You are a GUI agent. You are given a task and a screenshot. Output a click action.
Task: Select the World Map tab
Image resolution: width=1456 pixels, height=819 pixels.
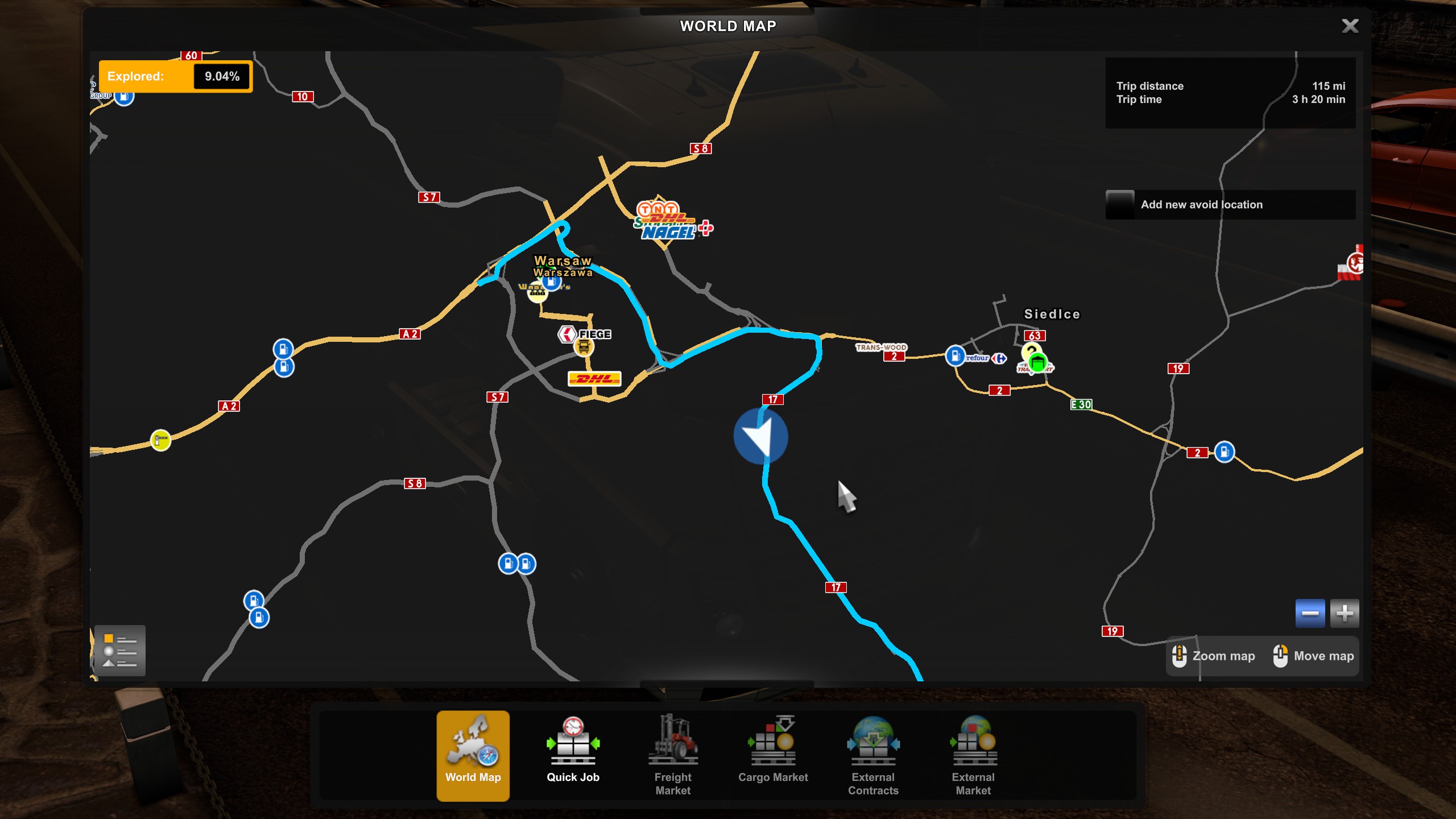[473, 754]
